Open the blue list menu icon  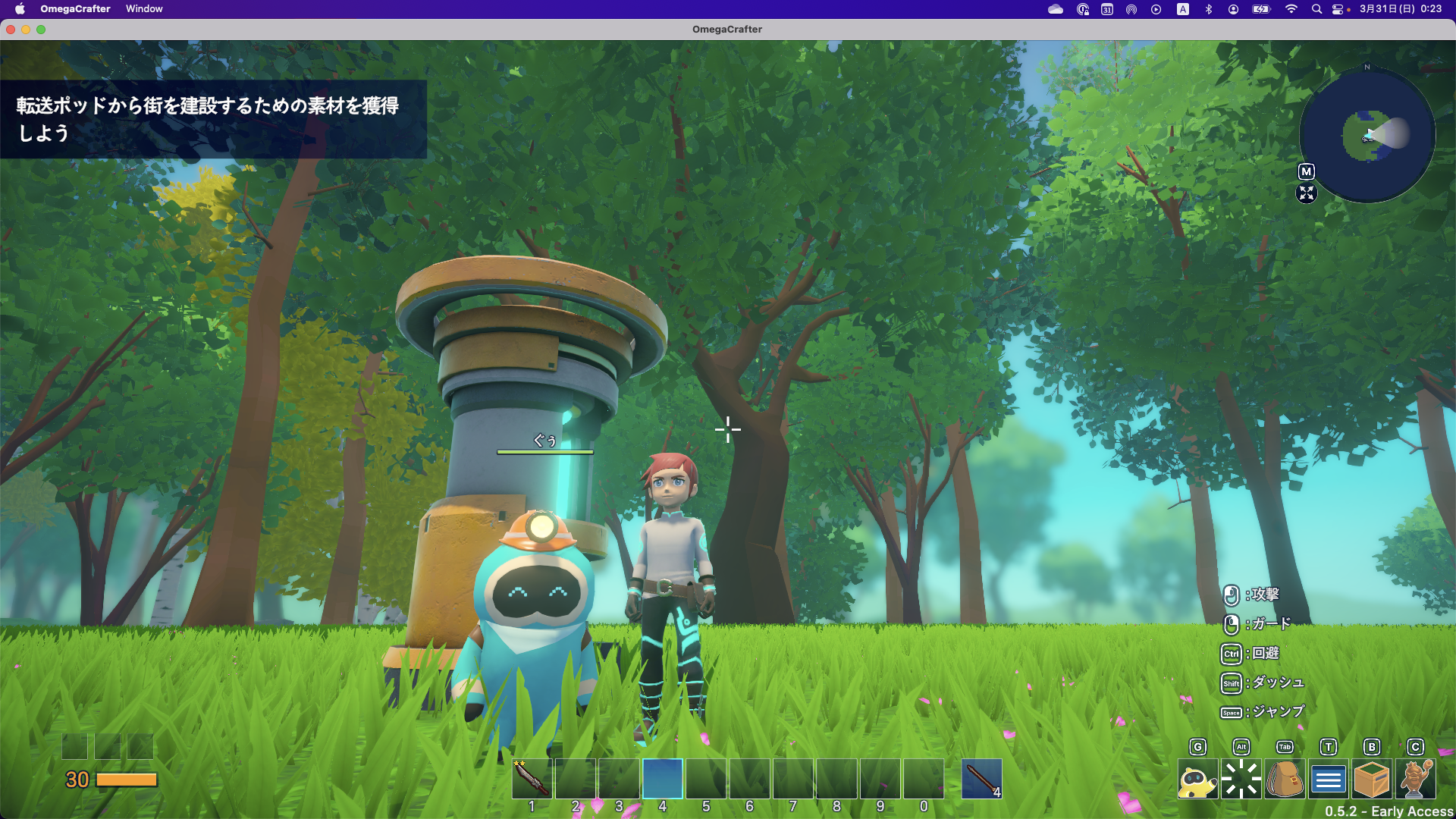click(x=1328, y=779)
